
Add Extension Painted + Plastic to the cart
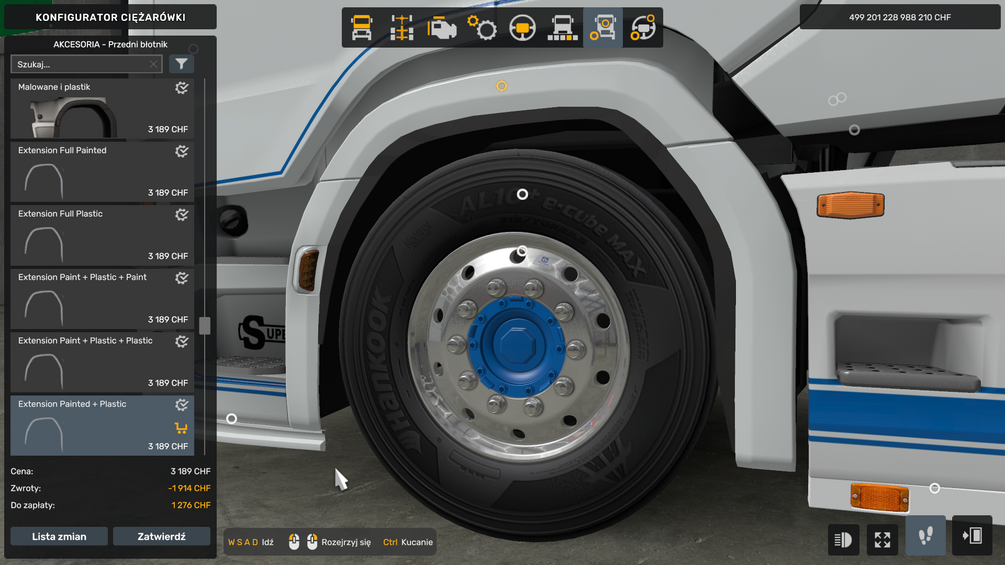[x=181, y=428]
